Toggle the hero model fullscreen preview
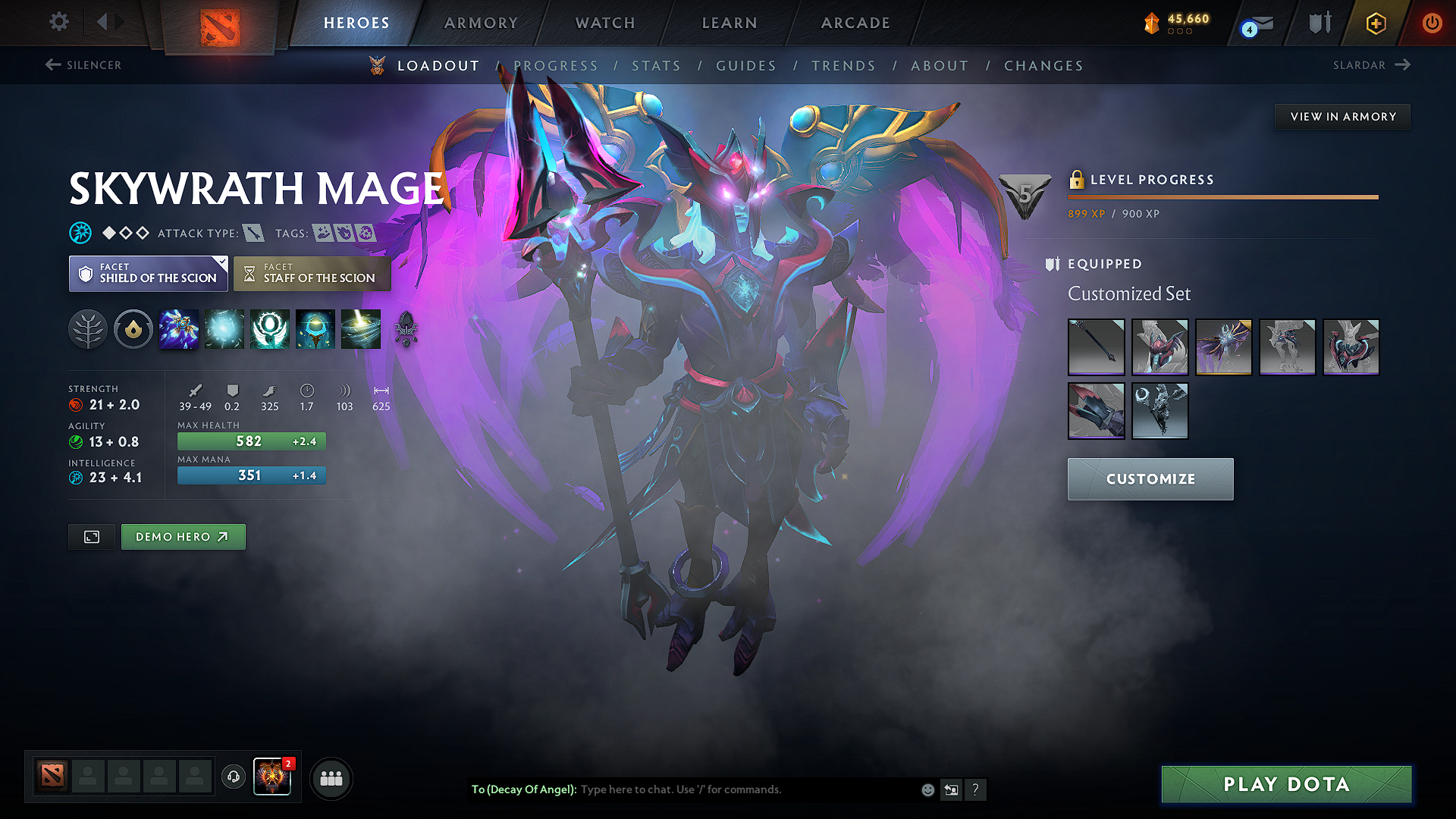Image resolution: width=1456 pixels, height=819 pixels. pos(91,537)
